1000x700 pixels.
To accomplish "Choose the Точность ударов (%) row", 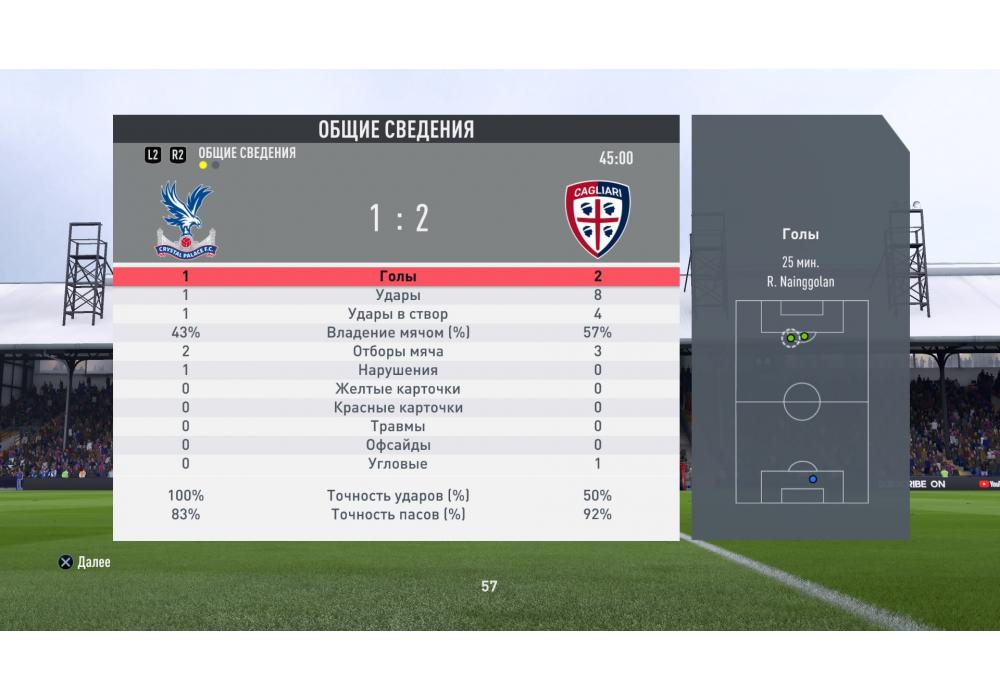I will (397, 496).
